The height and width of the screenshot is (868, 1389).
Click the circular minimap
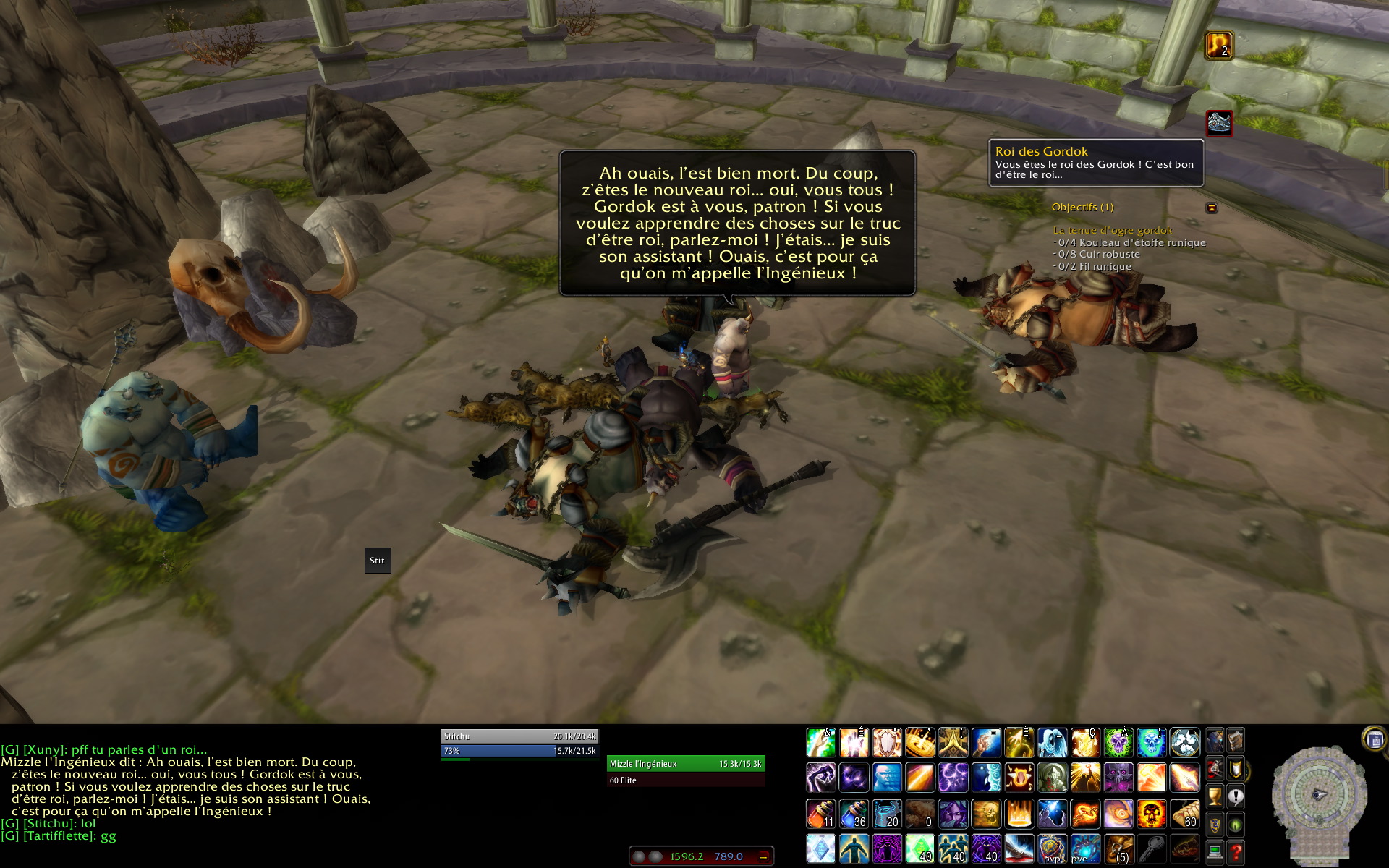point(1319,794)
